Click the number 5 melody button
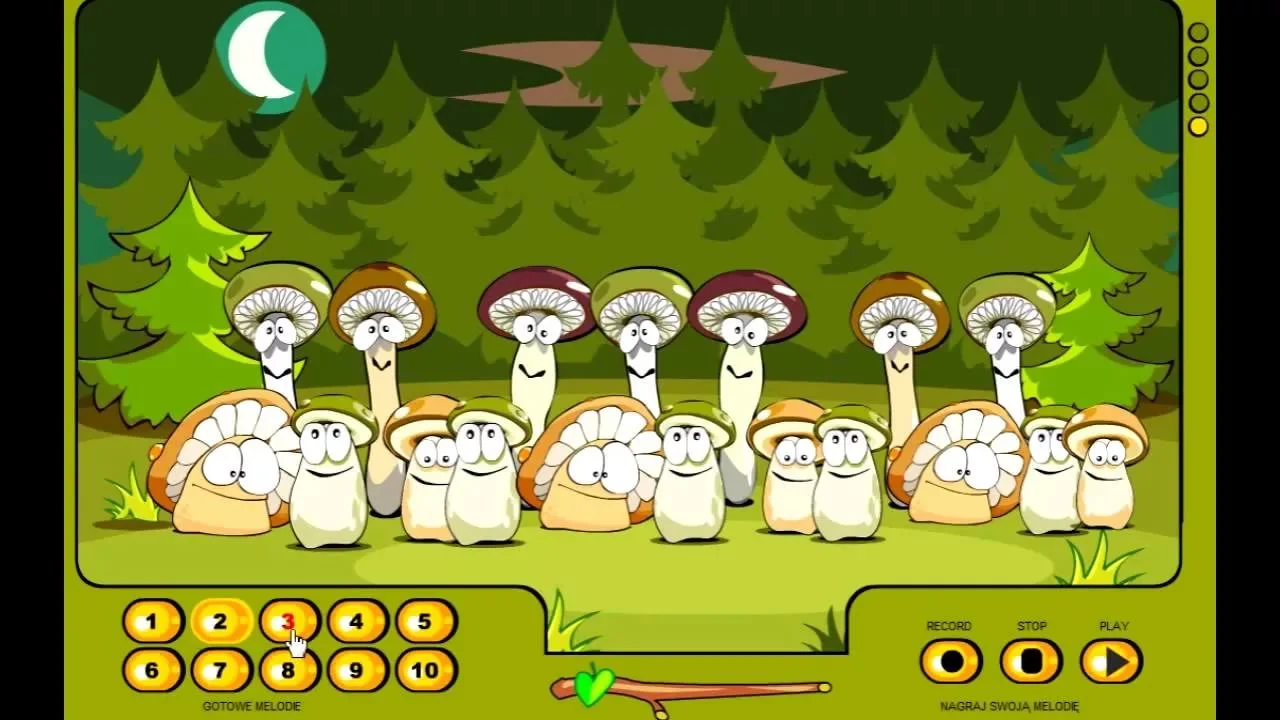Viewport: 1280px width, 720px height. coord(425,622)
